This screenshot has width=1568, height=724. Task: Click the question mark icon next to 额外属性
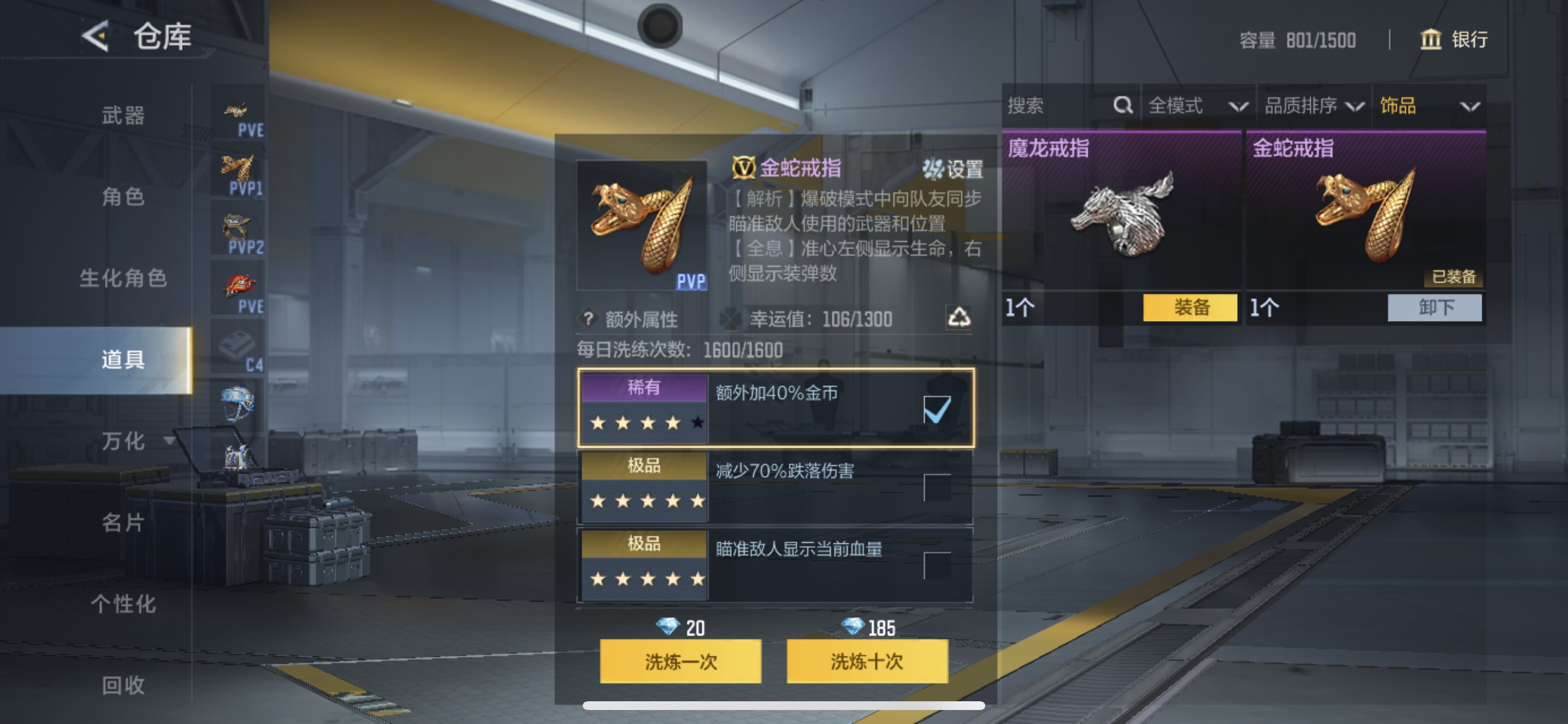[x=587, y=319]
